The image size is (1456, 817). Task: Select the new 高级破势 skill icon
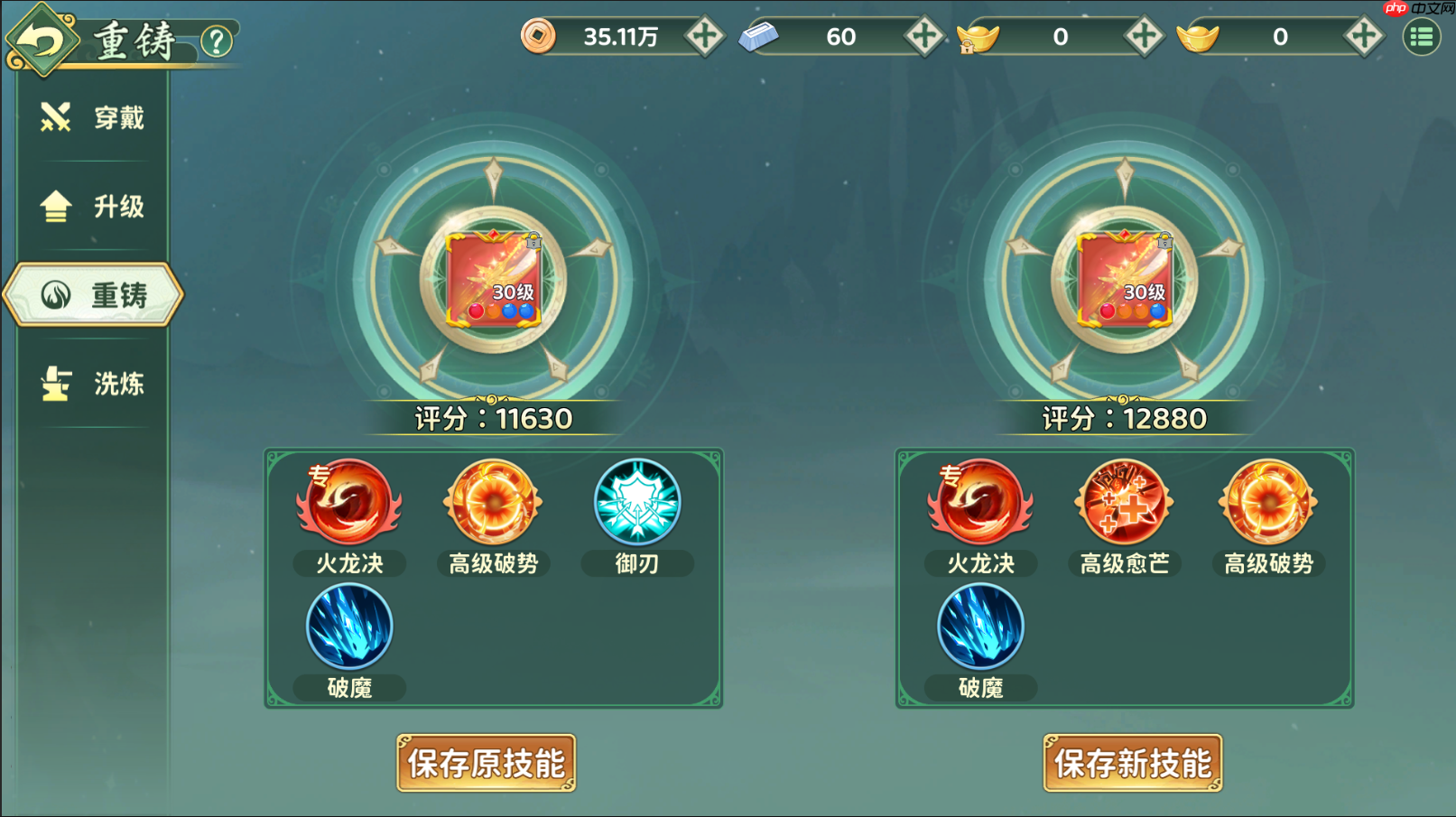pyautogui.click(x=1266, y=504)
